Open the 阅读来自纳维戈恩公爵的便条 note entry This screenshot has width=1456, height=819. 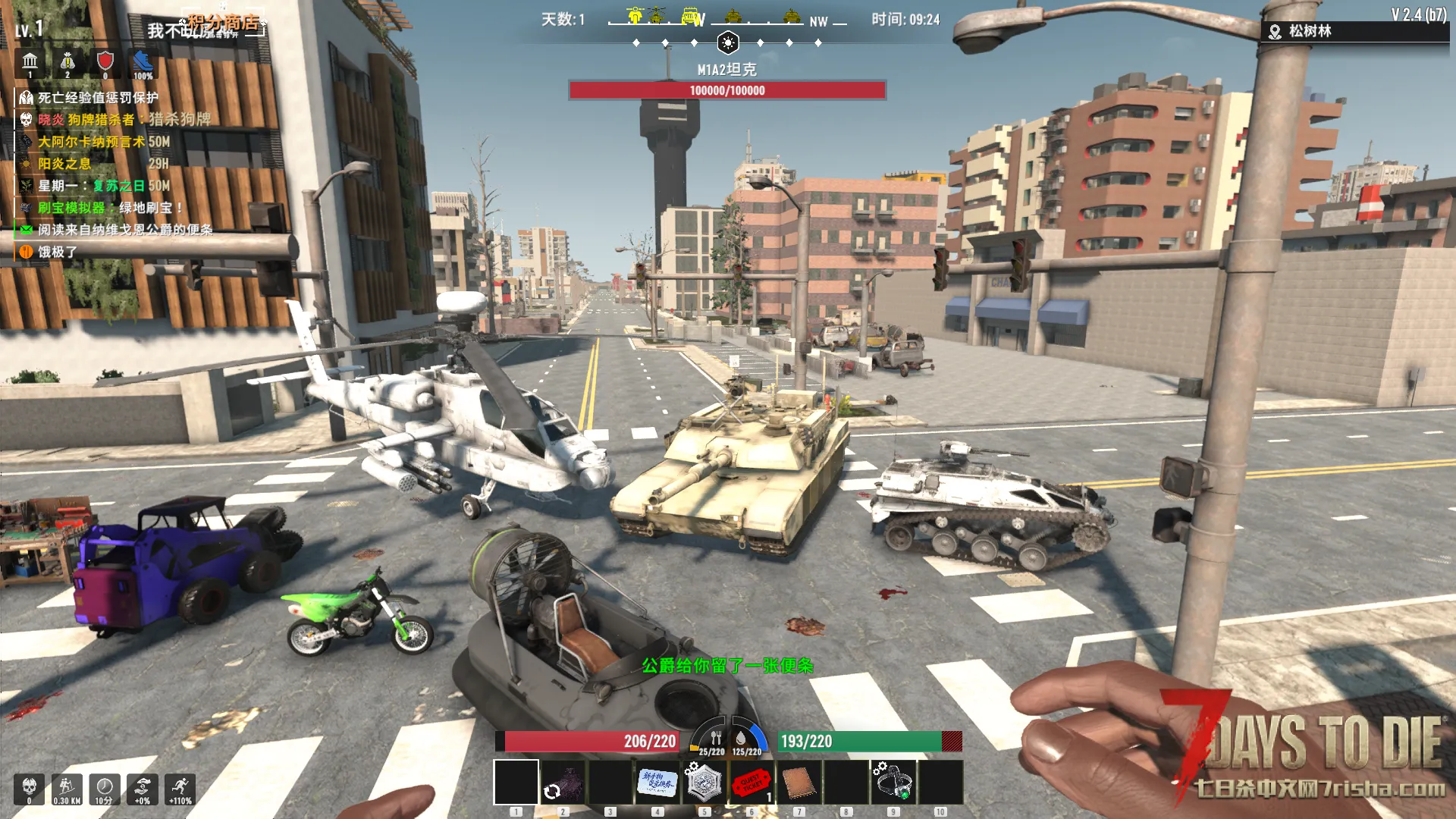(x=125, y=230)
